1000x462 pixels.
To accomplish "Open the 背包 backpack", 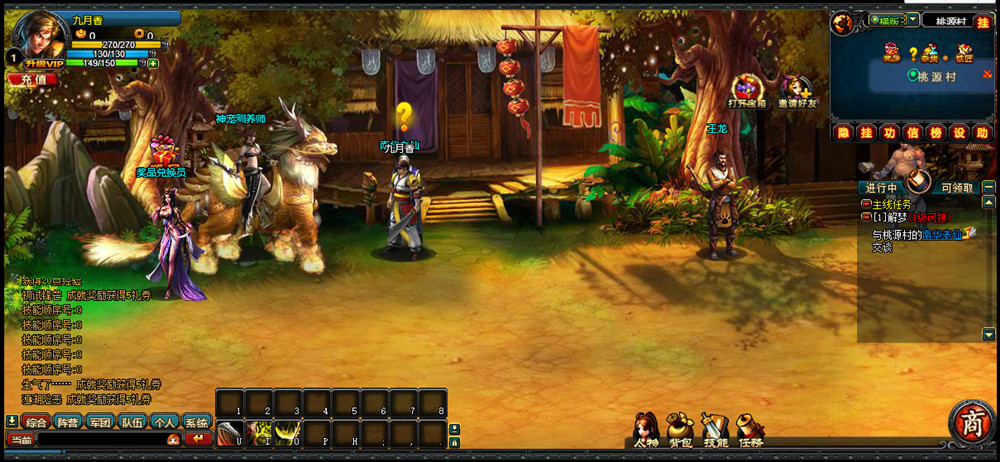I will [681, 431].
